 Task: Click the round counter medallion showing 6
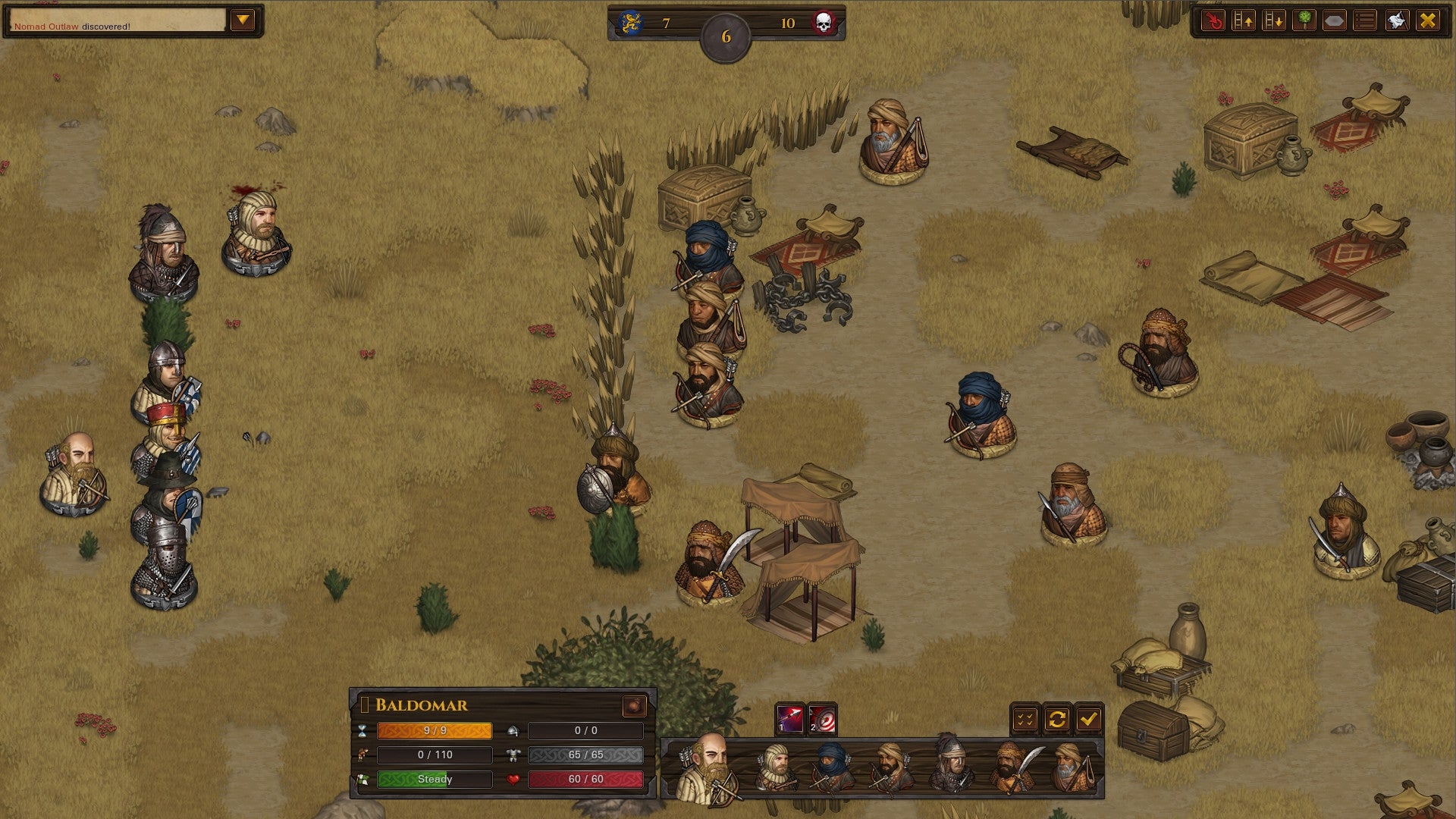tap(726, 33)
